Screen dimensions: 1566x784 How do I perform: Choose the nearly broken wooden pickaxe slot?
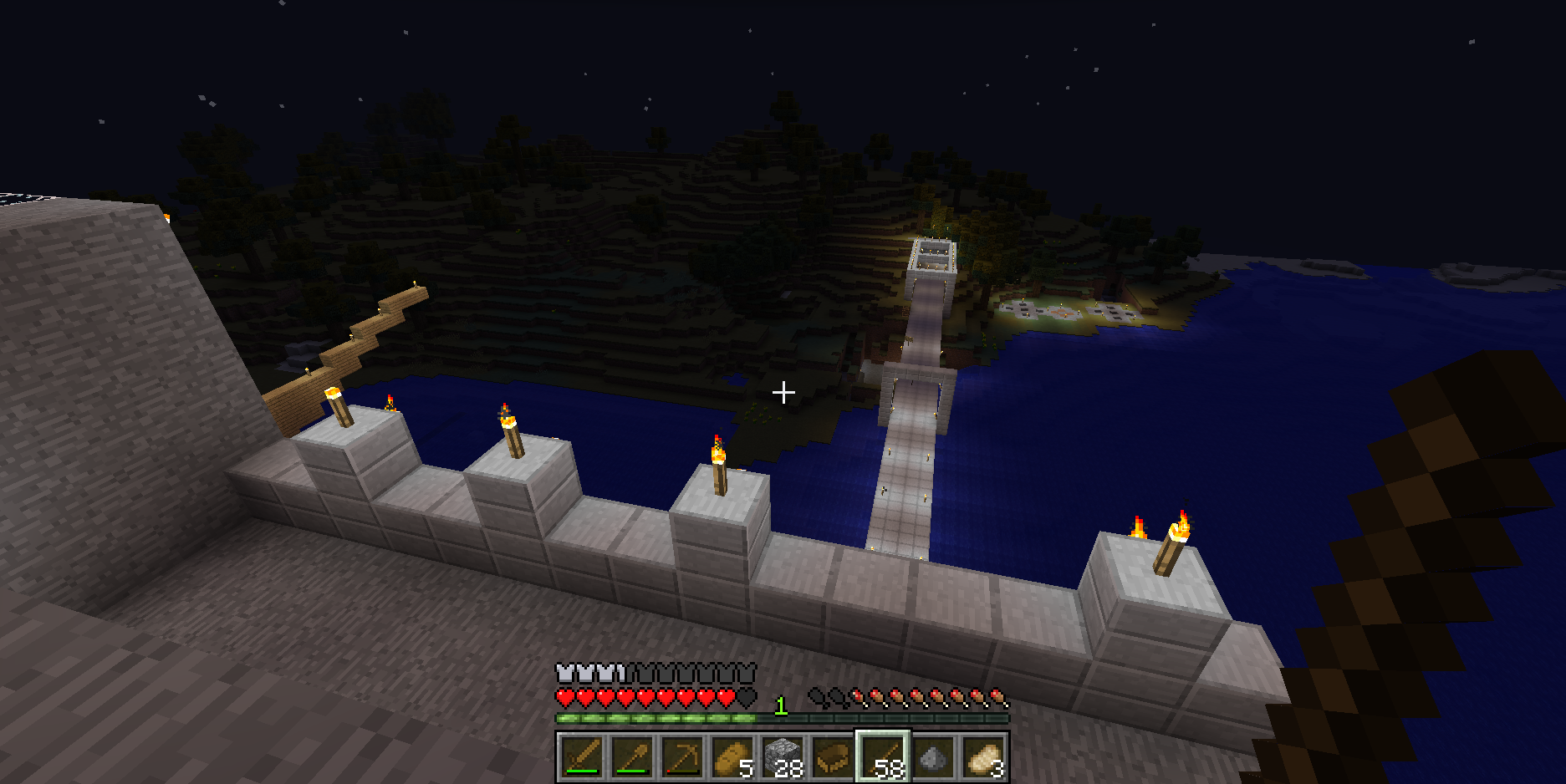pos(682,757)
